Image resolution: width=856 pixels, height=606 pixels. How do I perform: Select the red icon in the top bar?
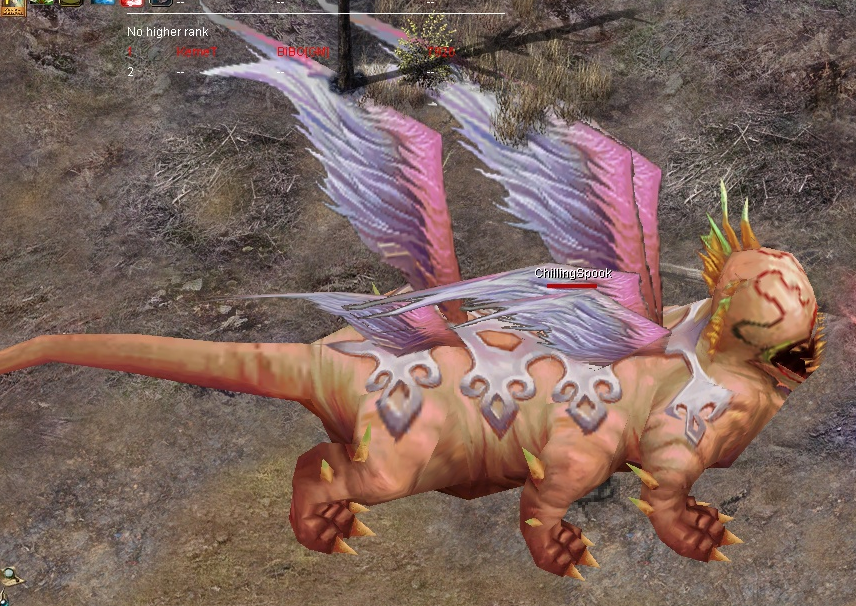click(132, 3)
